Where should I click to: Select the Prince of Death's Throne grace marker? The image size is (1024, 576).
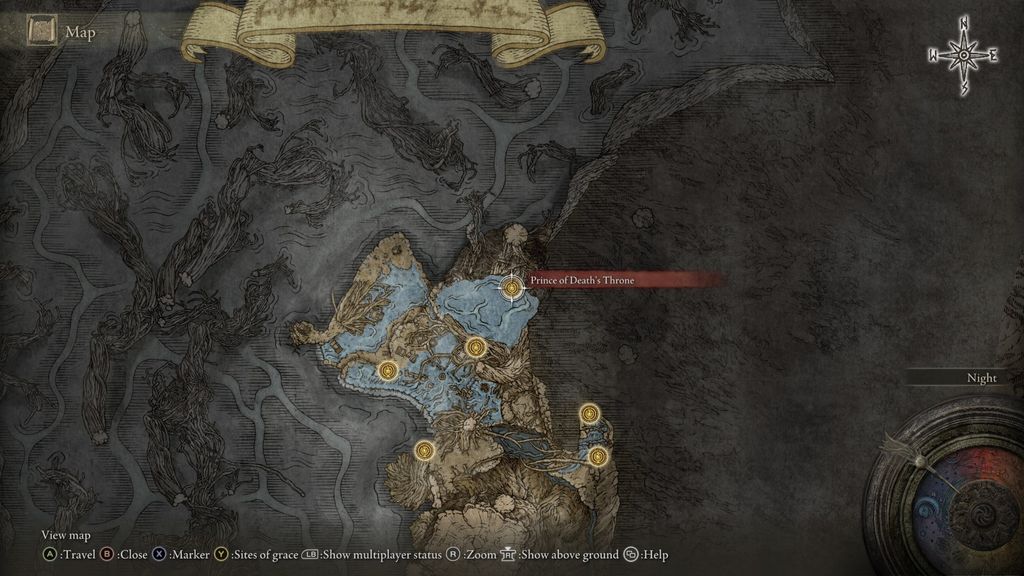point(512,288)
